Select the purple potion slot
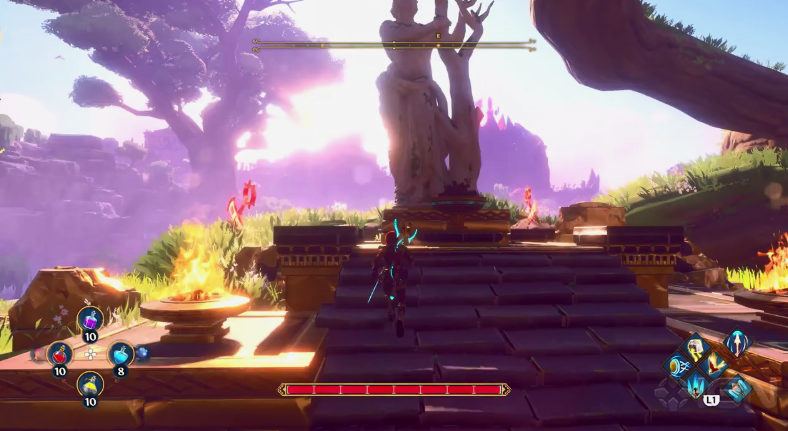The image size is (788, 431). (x=90, y=320)
